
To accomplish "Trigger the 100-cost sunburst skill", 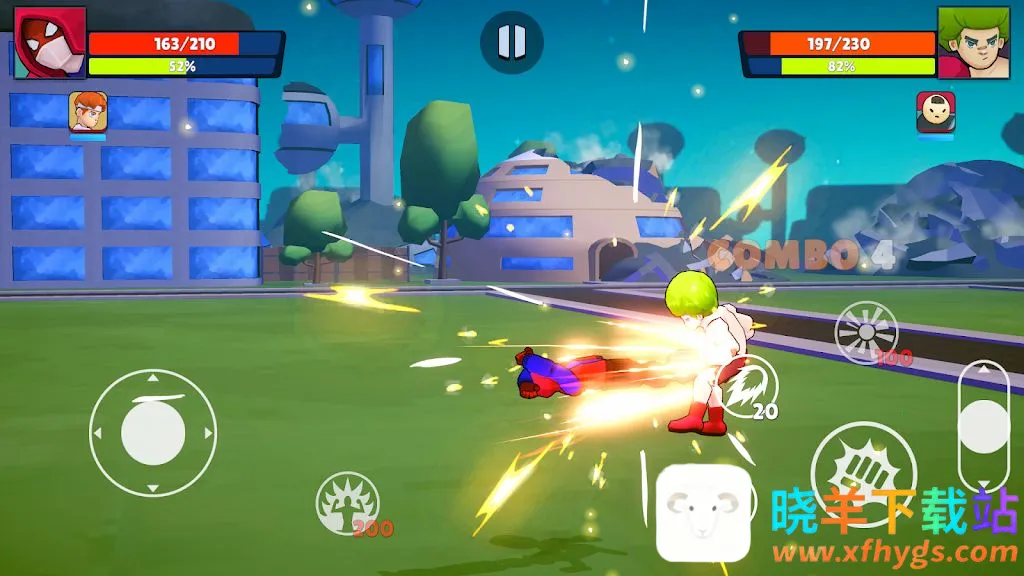I will point(866,332).
